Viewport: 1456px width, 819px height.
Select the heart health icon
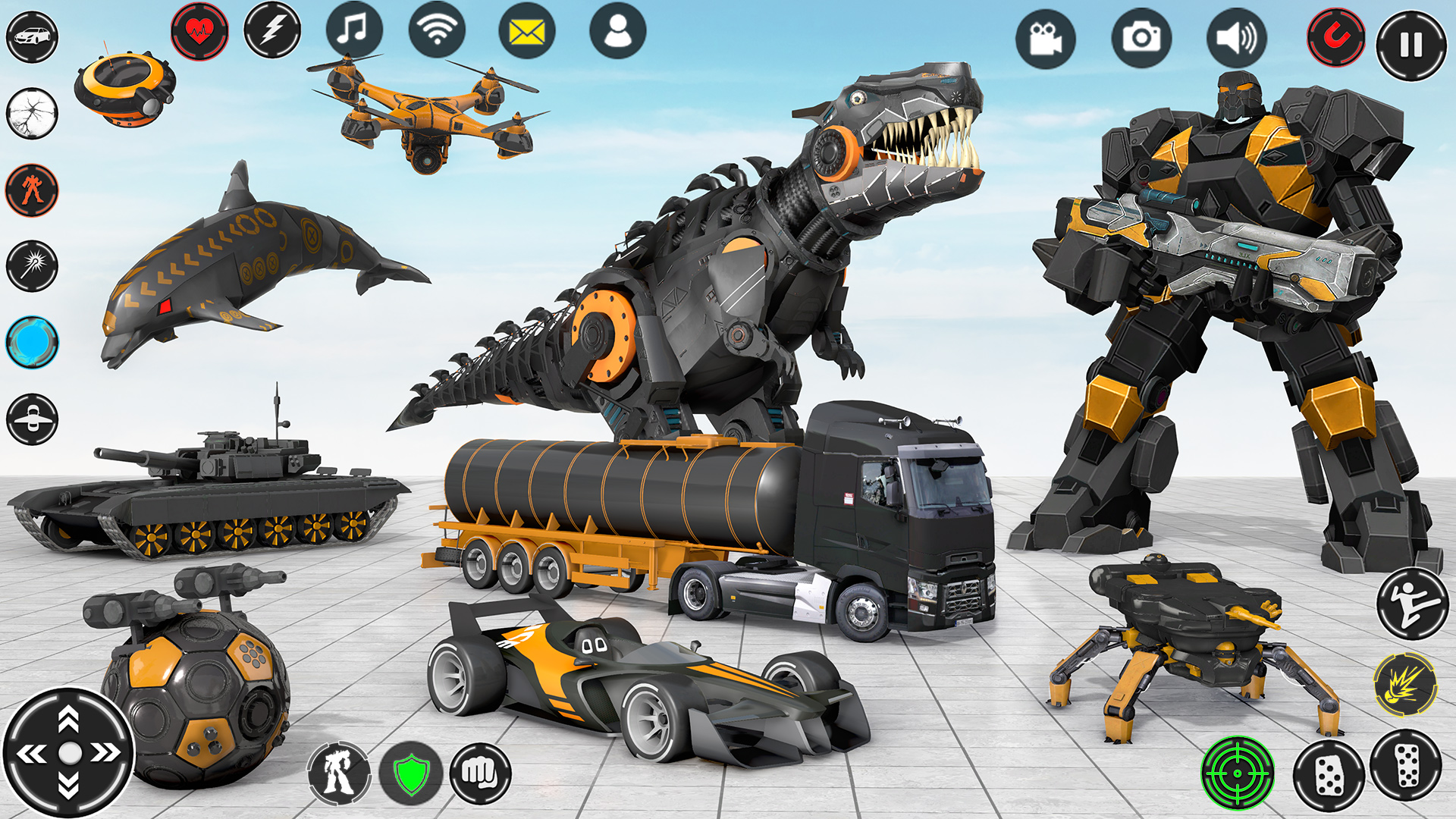(x=202, y=32)
